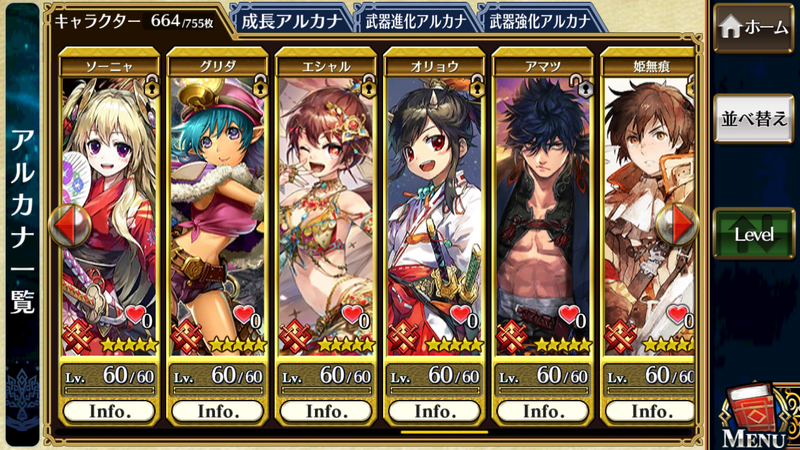Switch to the 武器強化アルカナ tab

(x=538, y=19)
